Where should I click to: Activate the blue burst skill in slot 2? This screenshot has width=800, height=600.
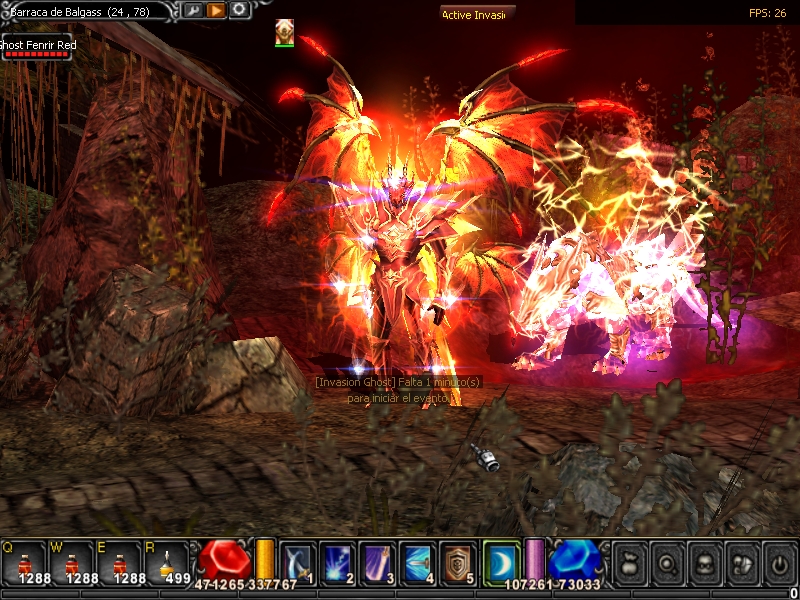(337, 562)
